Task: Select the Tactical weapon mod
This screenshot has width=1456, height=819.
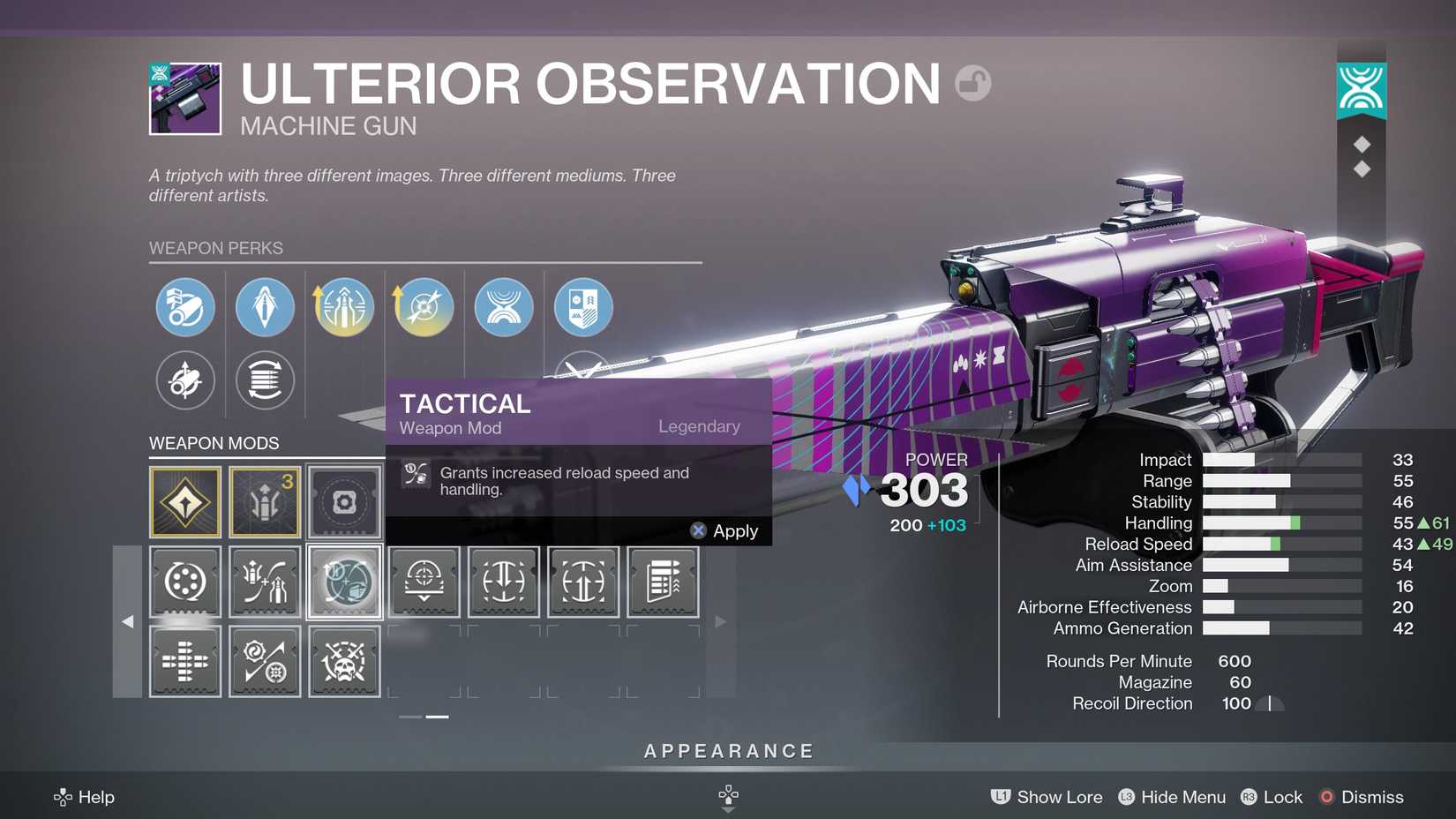Action: (344, 582)
